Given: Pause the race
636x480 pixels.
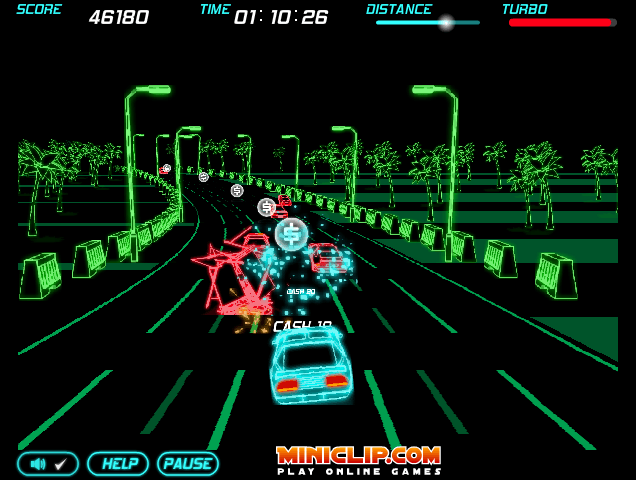Looking at the screenshot, I should click(x=188, y=464).
